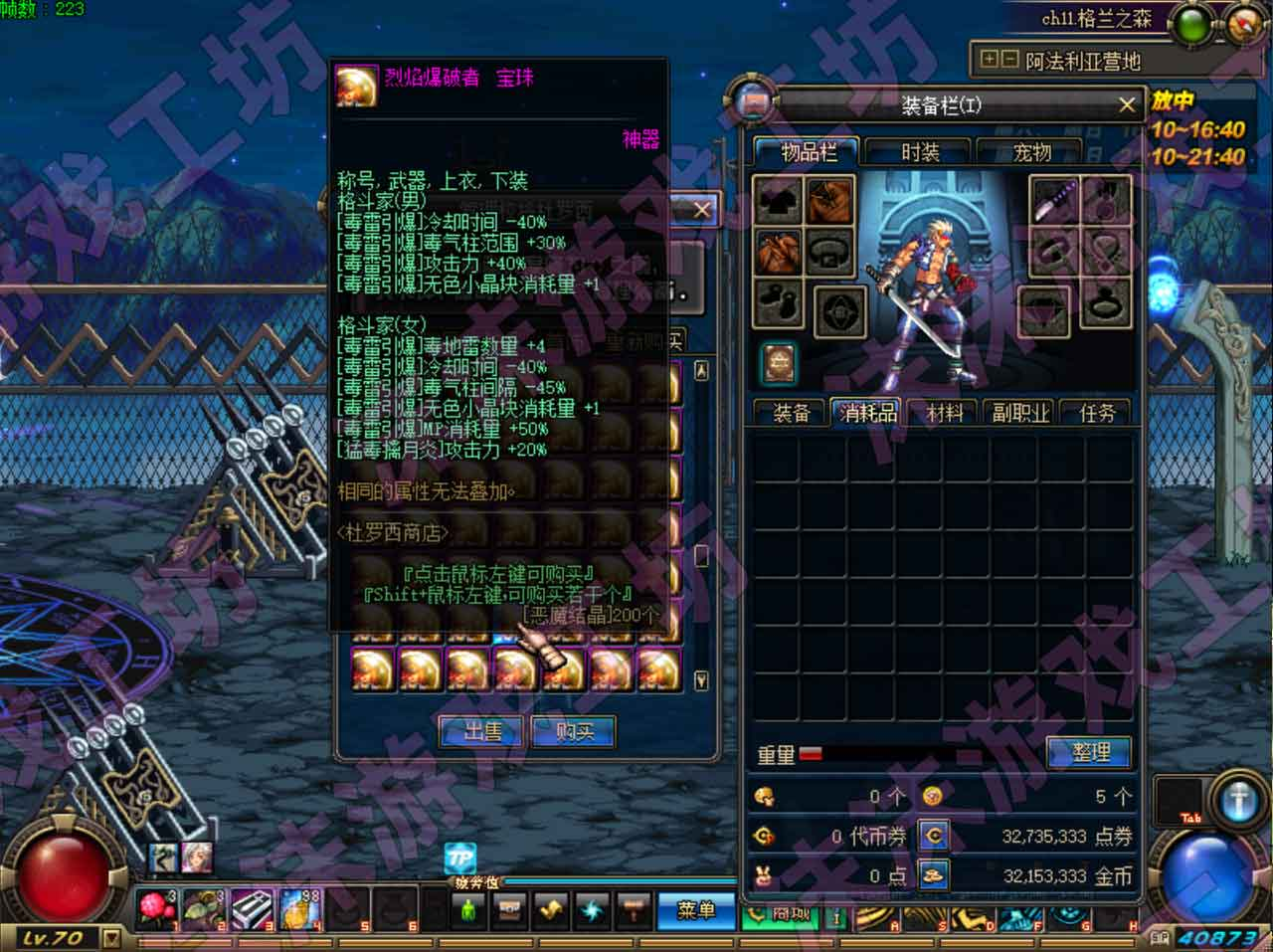1273x952 pixels.
Task: Click the blue TP icon above hotbar
Action: pos(459,858)
